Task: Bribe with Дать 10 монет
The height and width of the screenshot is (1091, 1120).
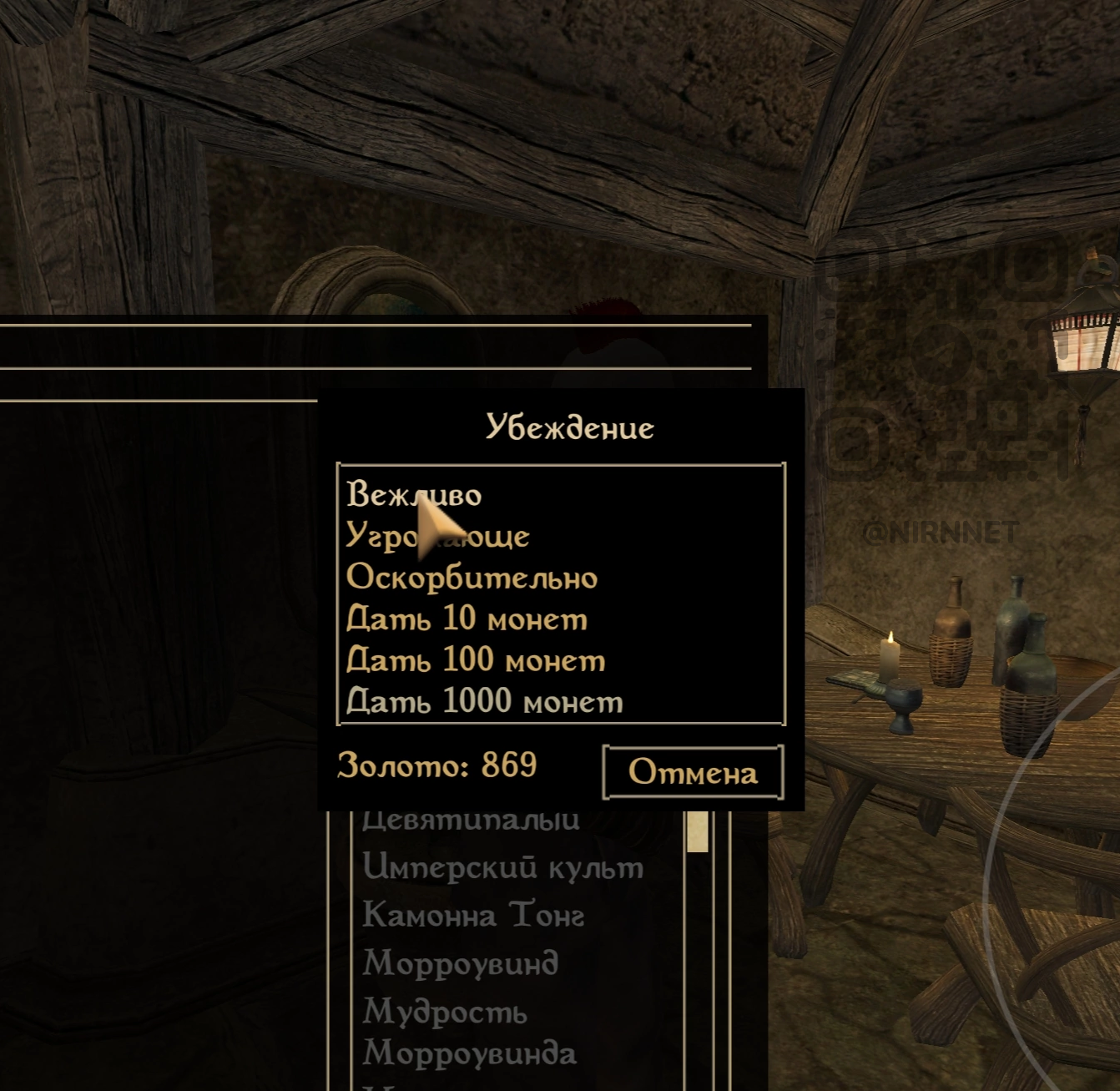Action: coord(467,619)
